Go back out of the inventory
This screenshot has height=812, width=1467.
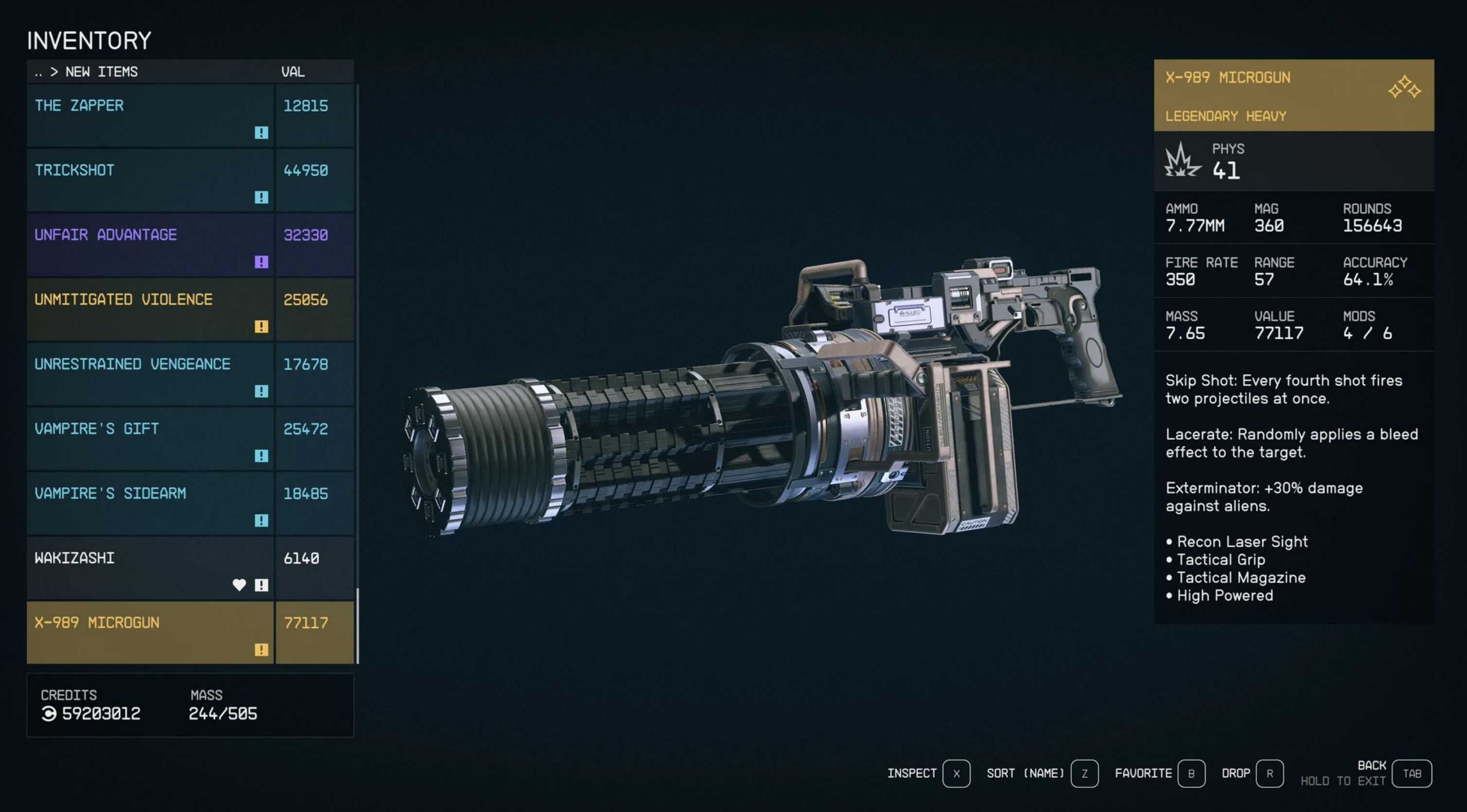pyautogui.click(x=1411, y=773)
